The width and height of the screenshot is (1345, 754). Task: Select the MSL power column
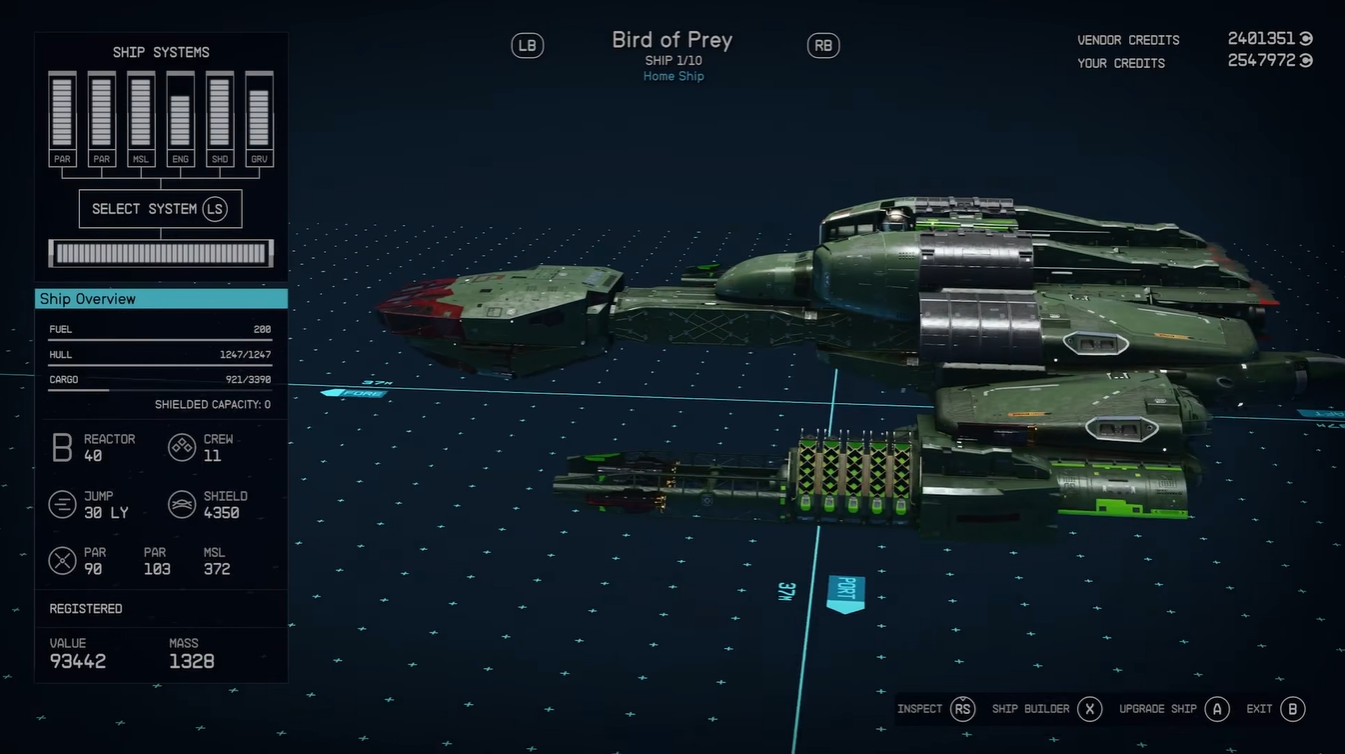(x=141, y=118)
